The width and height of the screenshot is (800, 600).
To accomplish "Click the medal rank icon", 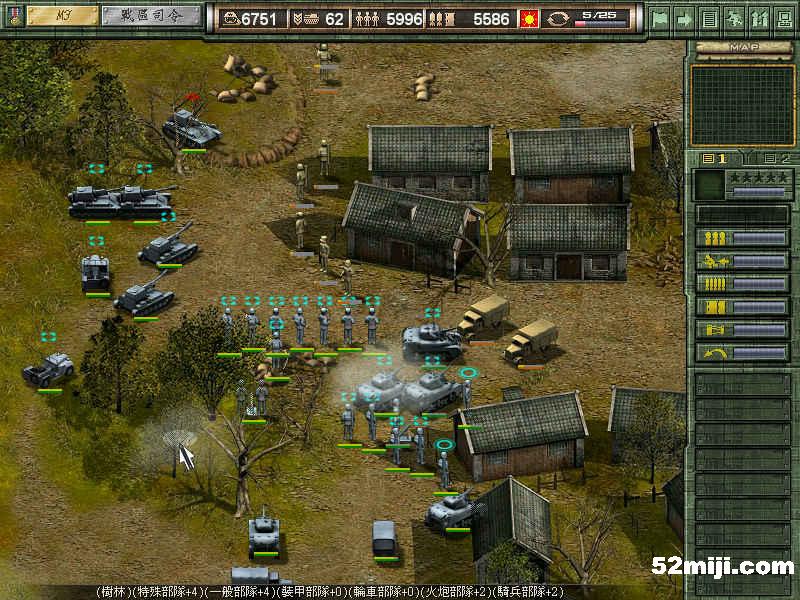I will 13,17.
